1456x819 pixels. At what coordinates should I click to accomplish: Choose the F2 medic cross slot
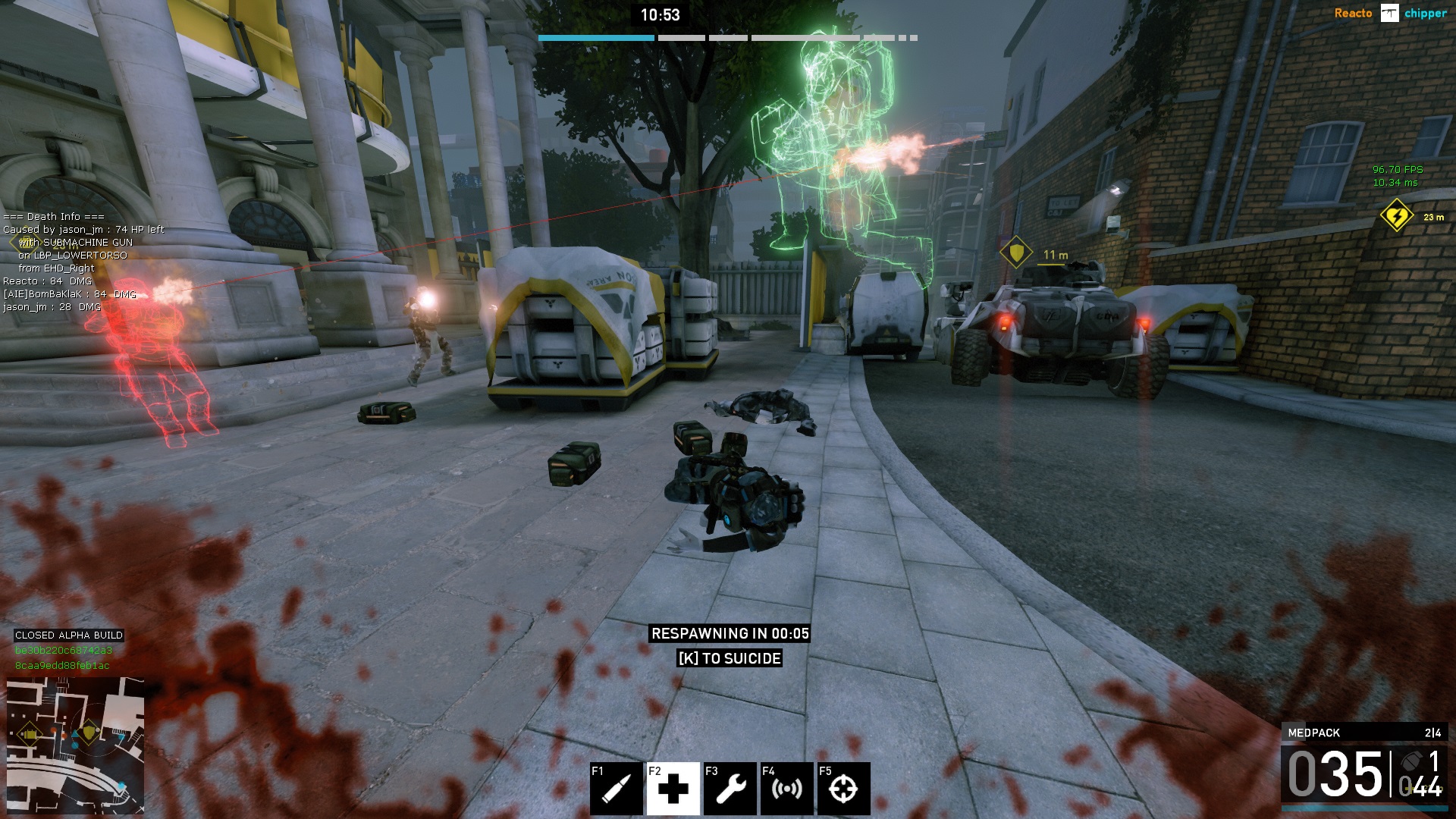(673, 788)
